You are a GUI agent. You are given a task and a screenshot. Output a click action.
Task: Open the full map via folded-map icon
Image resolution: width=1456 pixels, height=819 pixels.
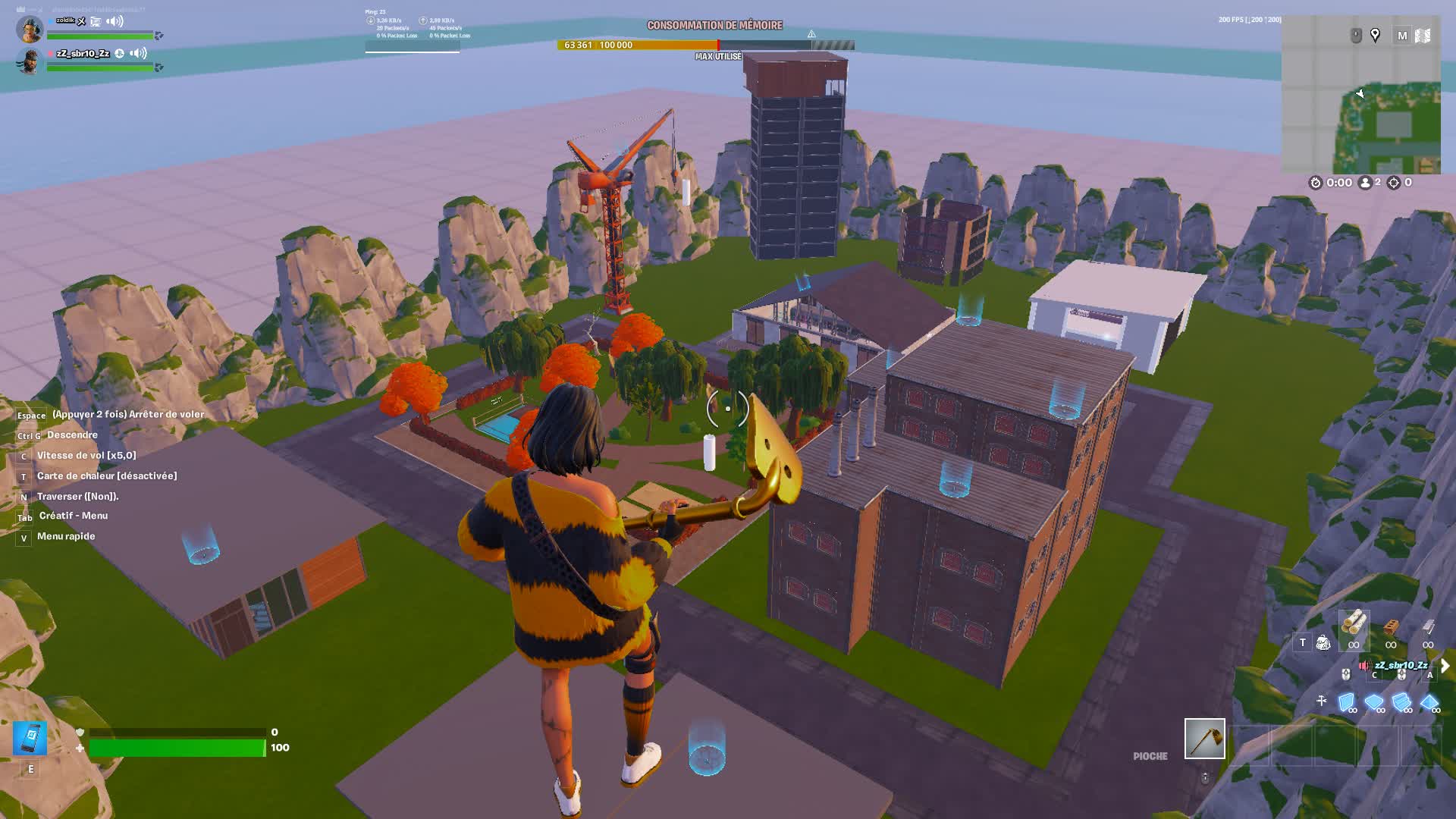pos(1423,36)
